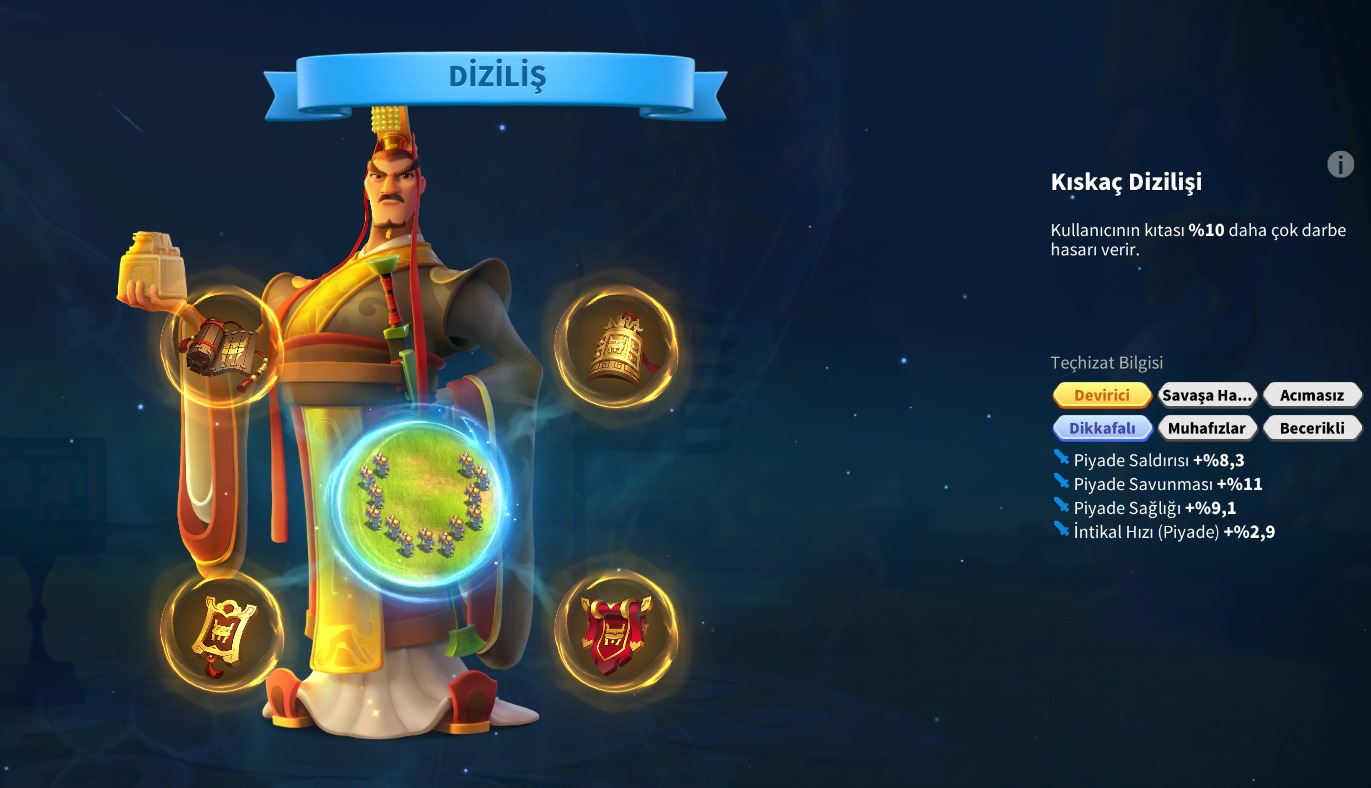Select the red war flag slot

coord(616,632)
